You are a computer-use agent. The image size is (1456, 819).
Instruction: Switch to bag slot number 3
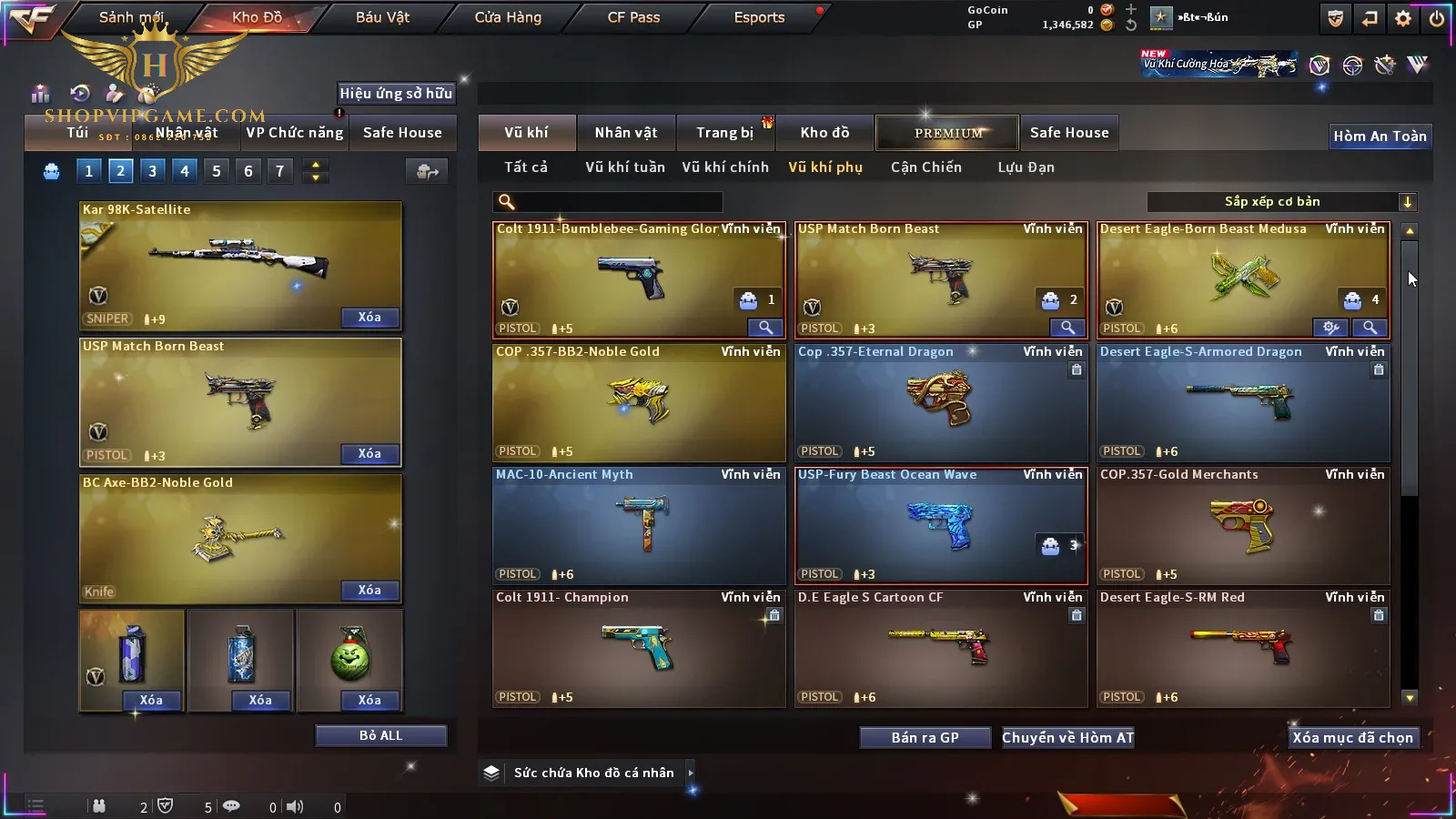pyautogui.click(x=152, y=171)
